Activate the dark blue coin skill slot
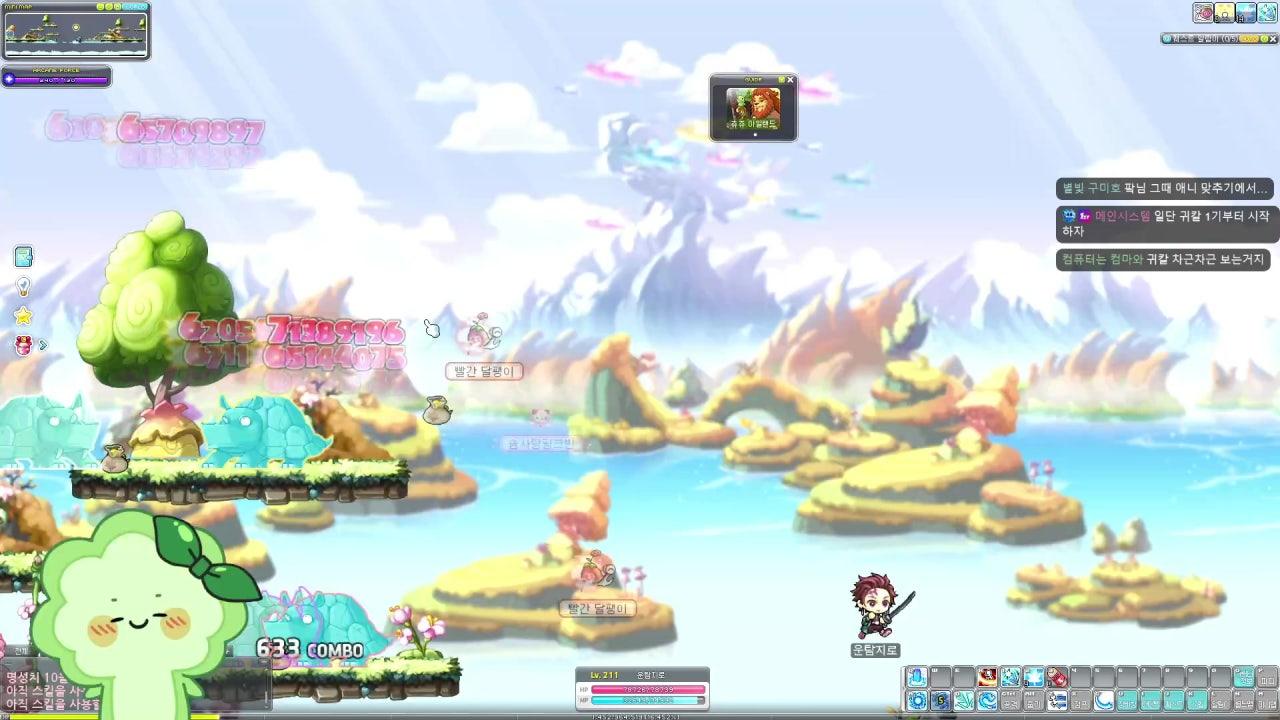The image size is (1280, 720). 941,701
